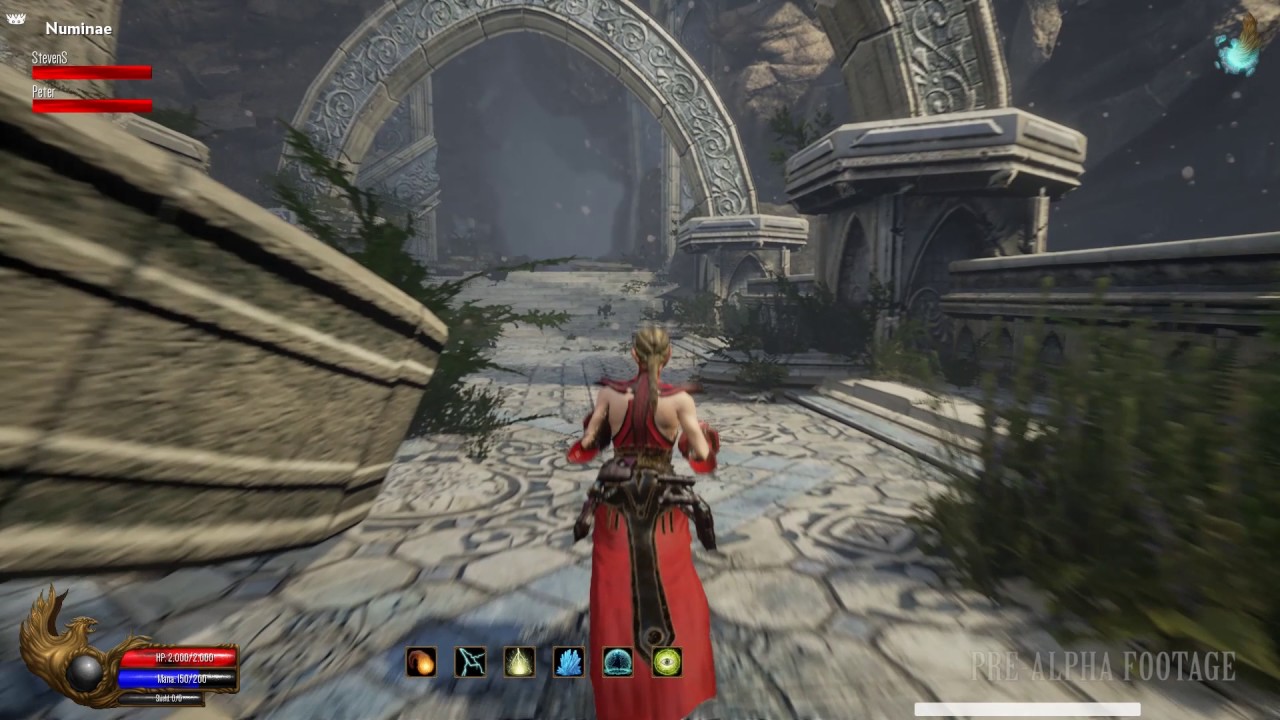
Task: Use the green eye ability
Action: (x=667, y=662)
